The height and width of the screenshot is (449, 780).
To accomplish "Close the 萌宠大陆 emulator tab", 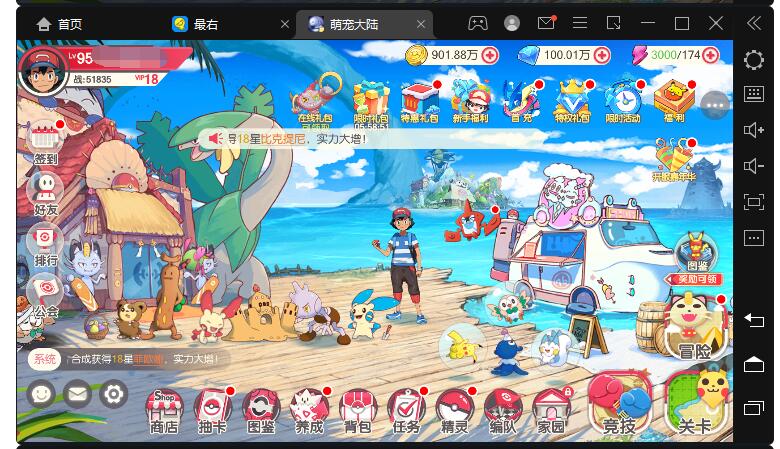I will click(423, 24).
